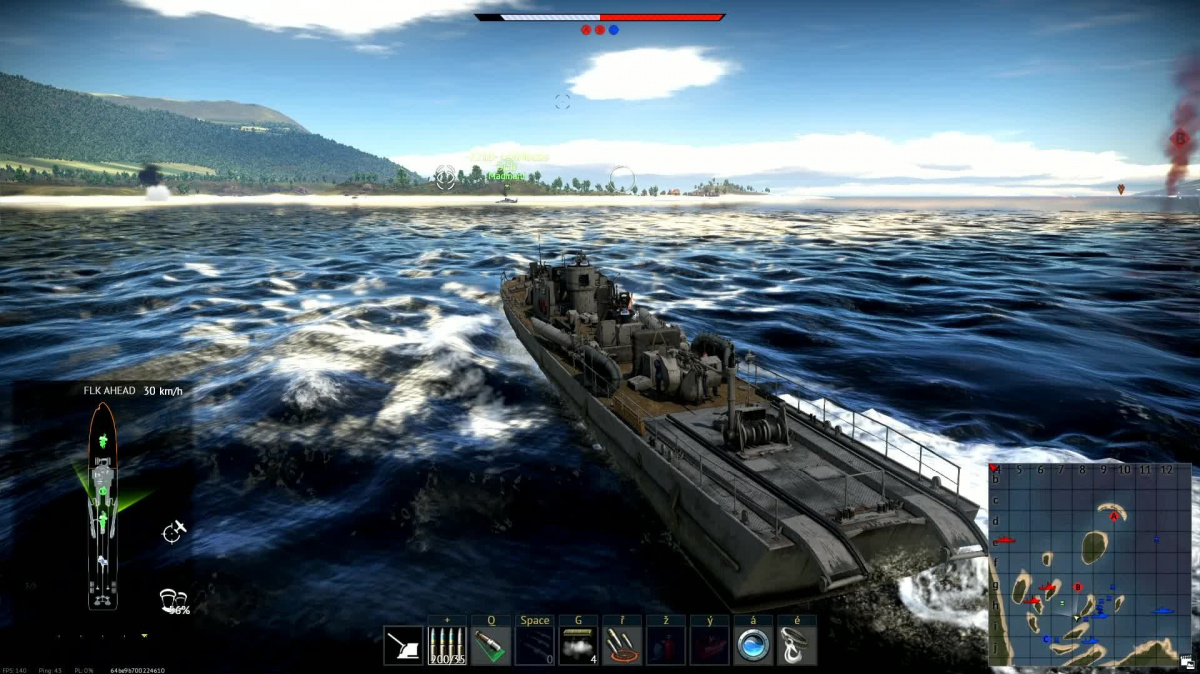Select the deck gun weapon slot
Screen dimensions: 1200x674
tap(403, 646)
